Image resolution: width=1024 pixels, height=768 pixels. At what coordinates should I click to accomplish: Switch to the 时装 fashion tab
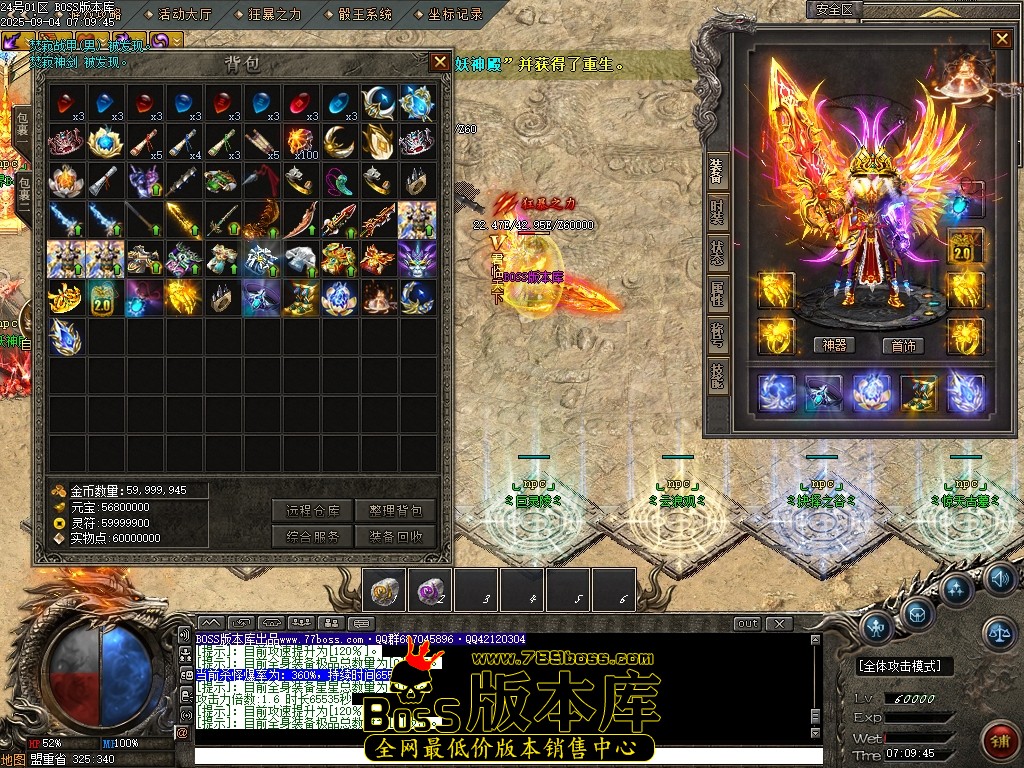coord(717,211)
